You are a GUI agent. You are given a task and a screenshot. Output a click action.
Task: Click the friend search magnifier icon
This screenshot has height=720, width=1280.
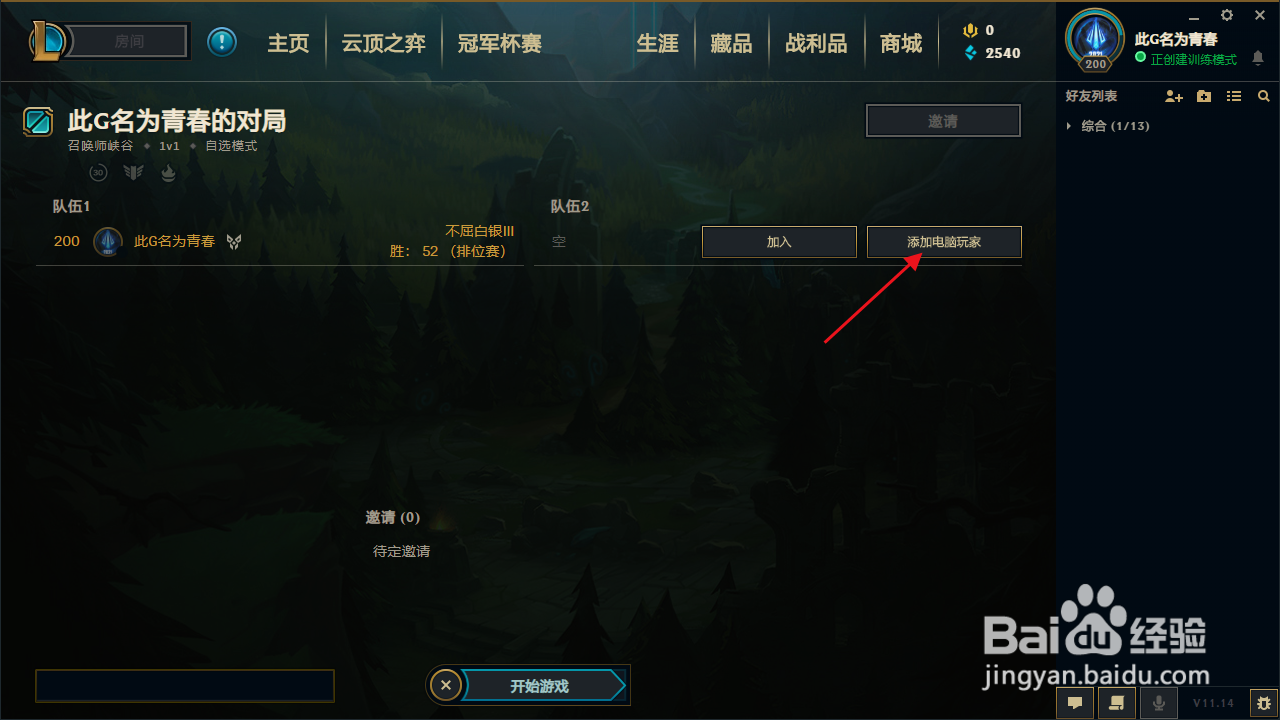click(1263, 96)
